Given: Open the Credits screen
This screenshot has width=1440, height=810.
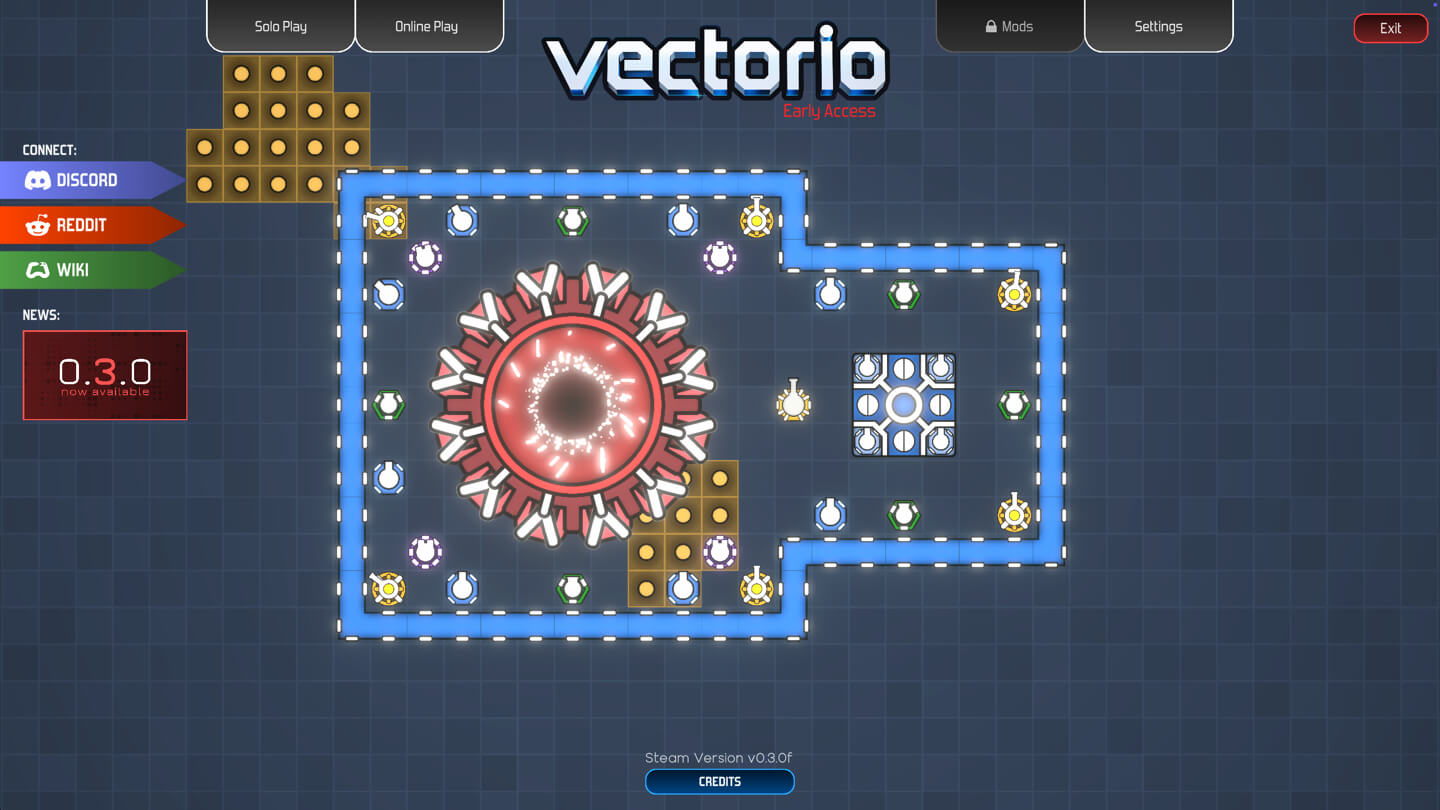Looking at the screenshot, I should 719,781.
